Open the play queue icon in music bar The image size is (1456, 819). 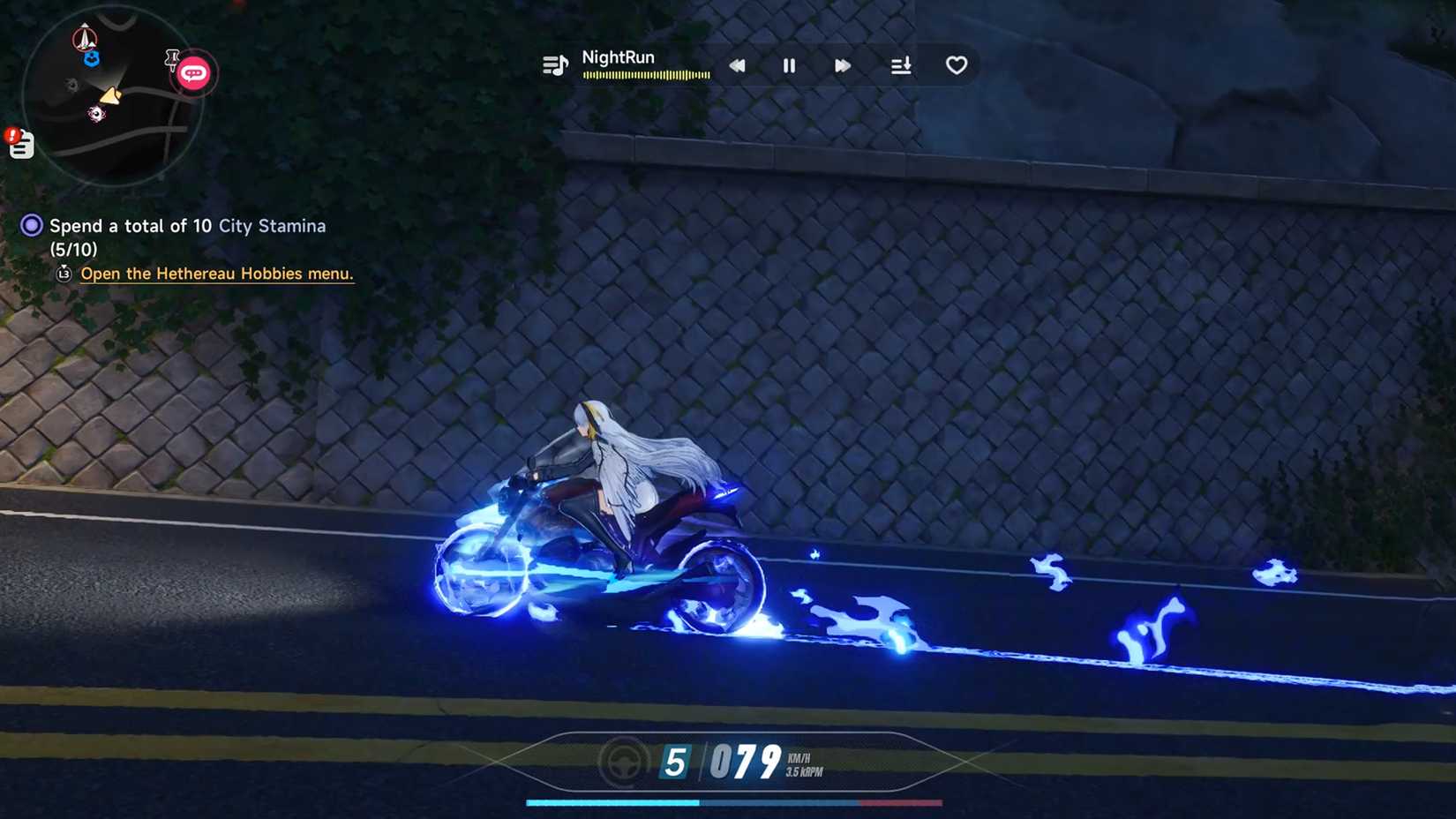[900, 65]
